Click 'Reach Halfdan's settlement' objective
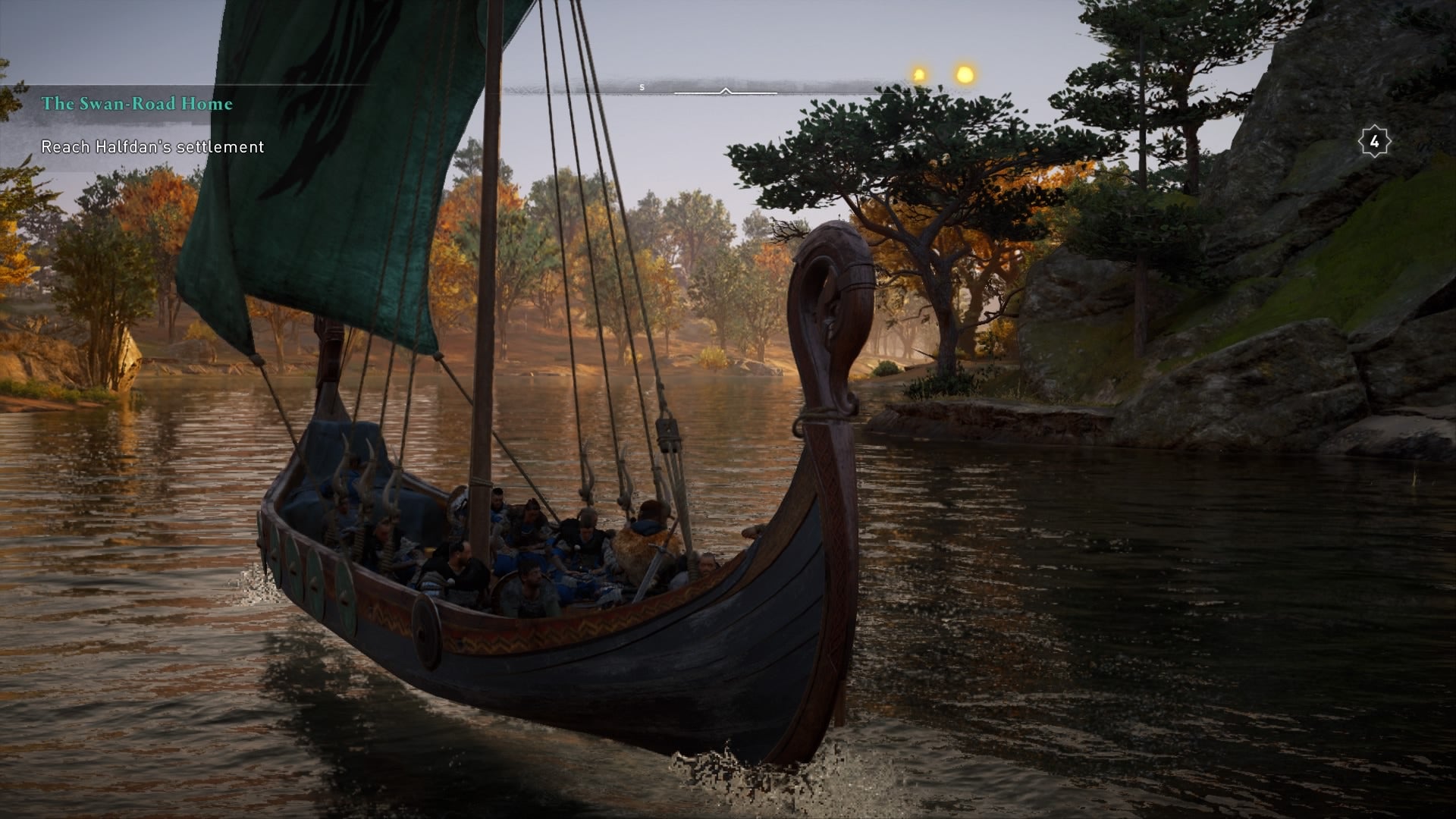 152,147
